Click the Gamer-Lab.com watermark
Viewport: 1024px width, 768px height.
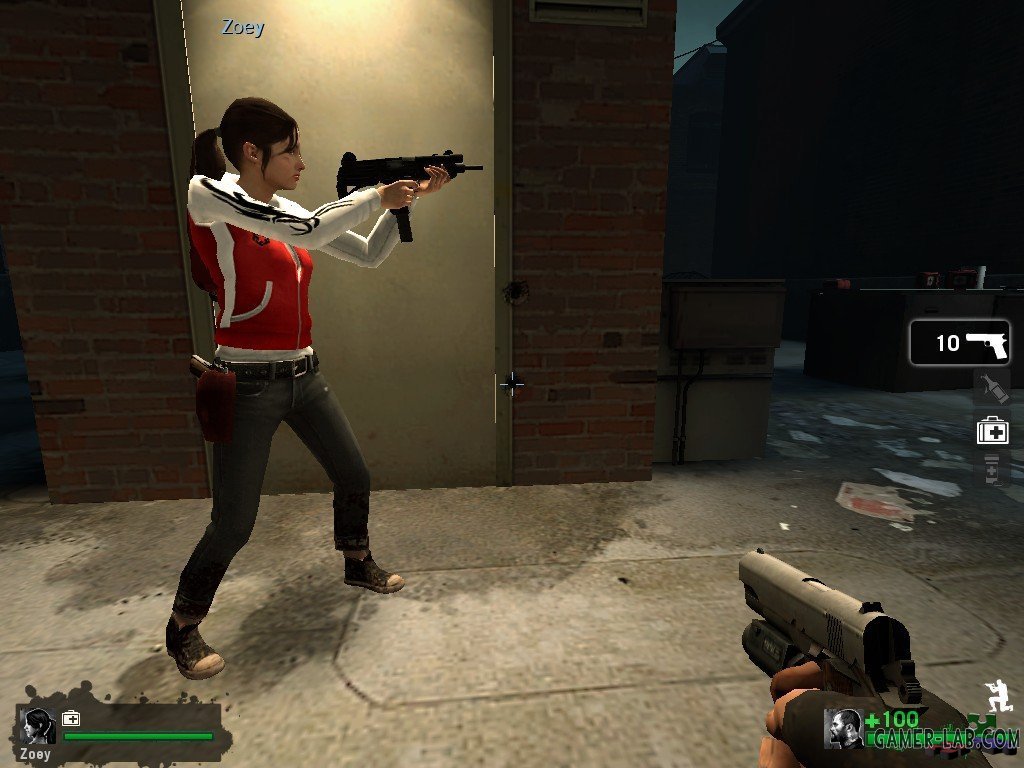pyautogui.click(x=945, y=740)
